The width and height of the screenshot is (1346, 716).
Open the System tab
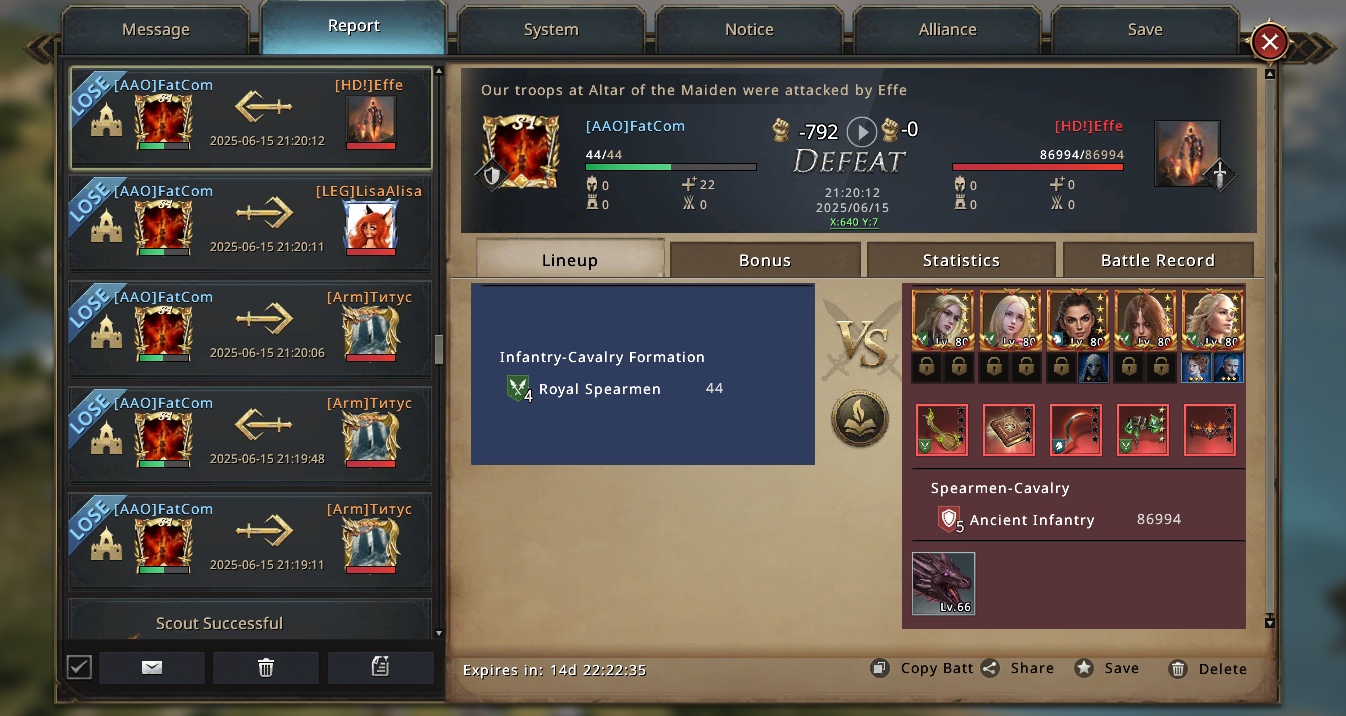551,30
